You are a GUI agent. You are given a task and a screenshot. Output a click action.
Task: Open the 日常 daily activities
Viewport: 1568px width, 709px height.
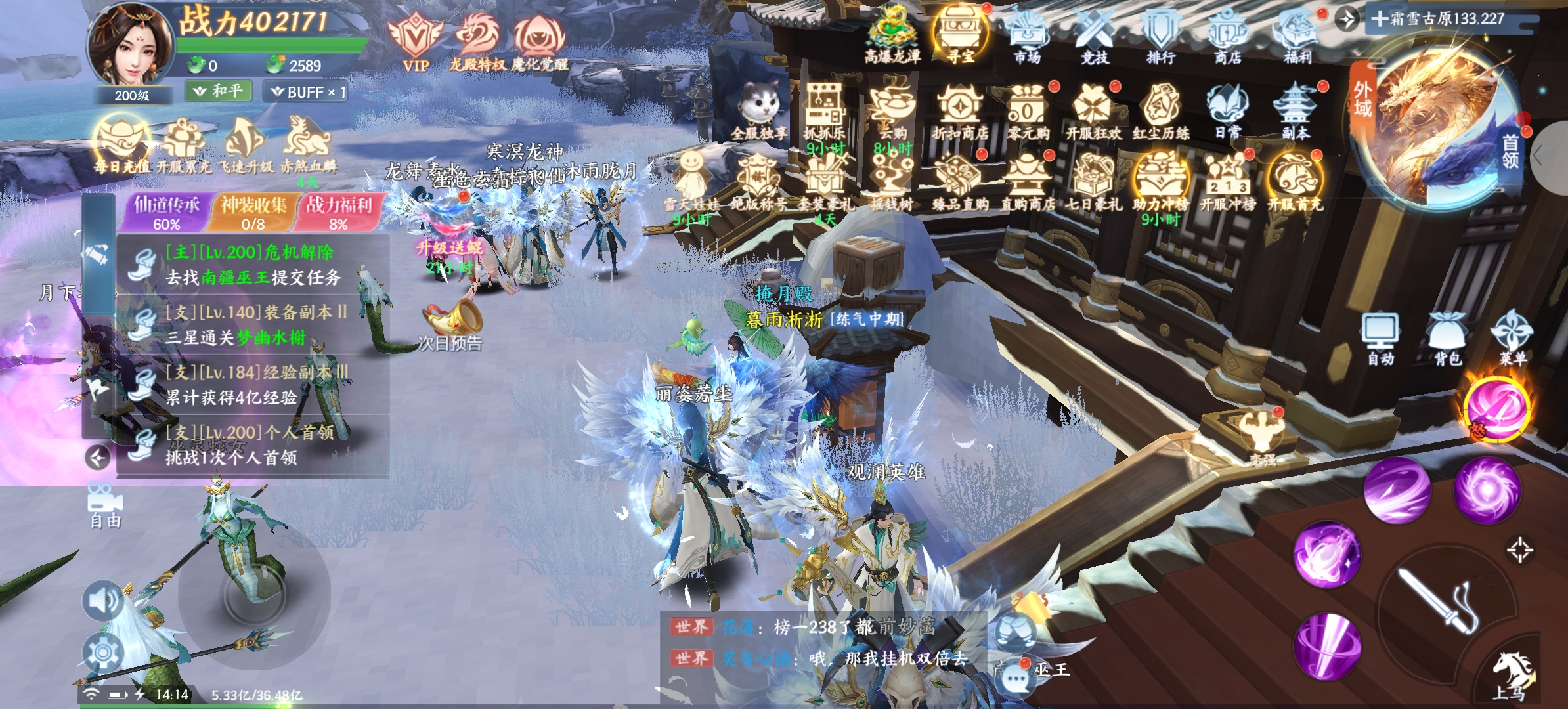(x=1227, y=112)
